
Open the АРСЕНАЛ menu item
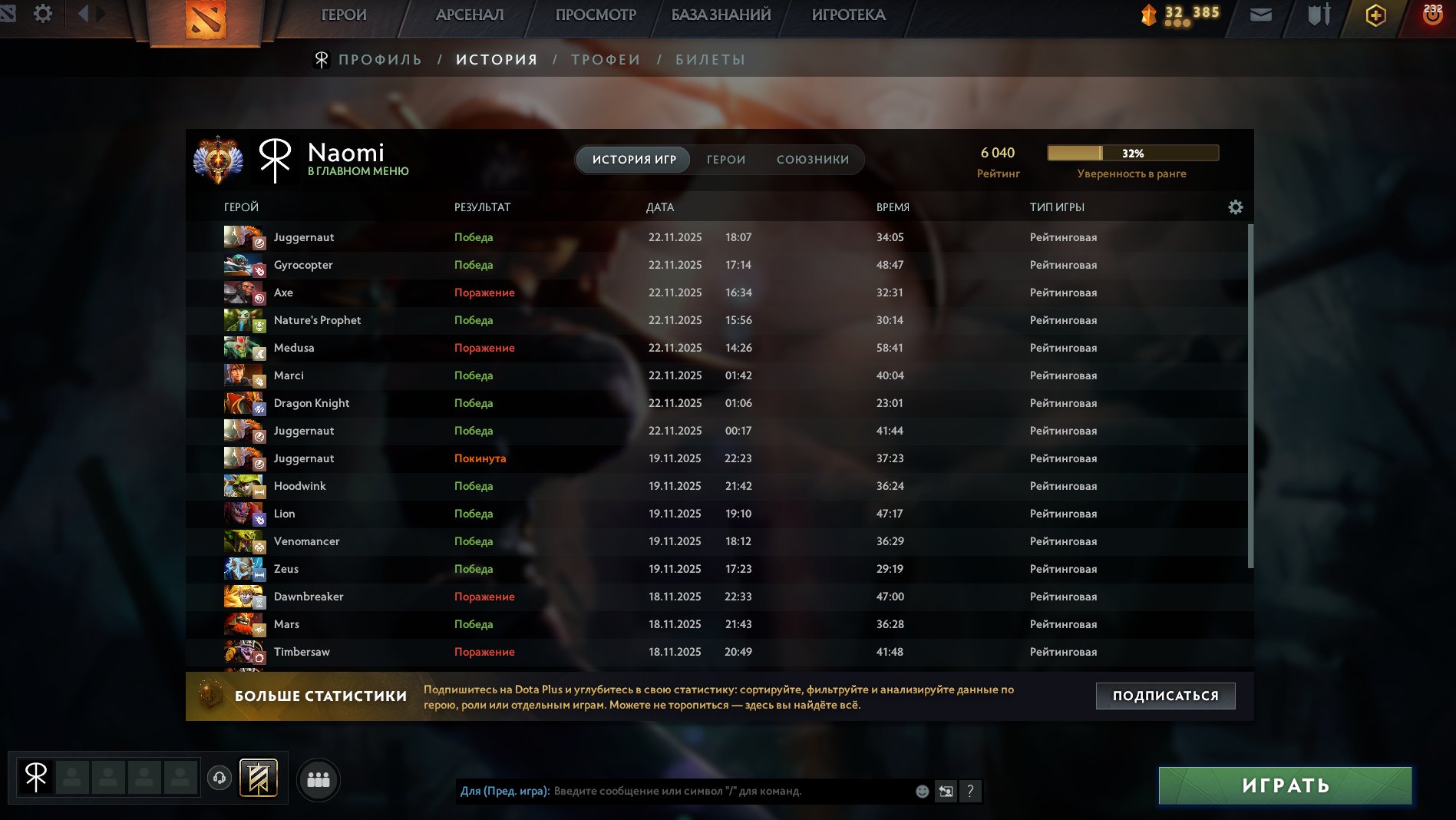coord(470,14)
